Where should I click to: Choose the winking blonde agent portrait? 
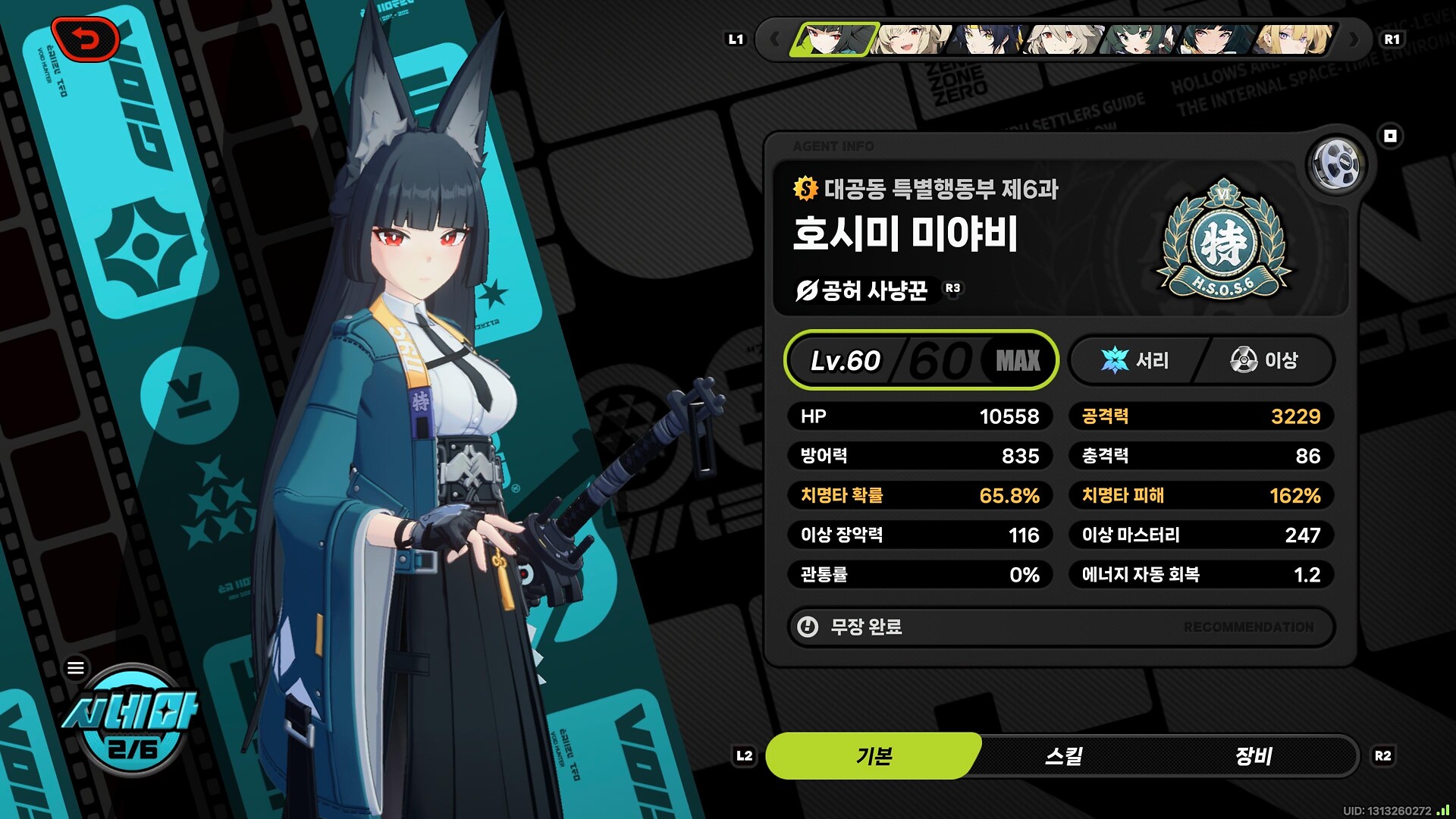tap(910, 39)
